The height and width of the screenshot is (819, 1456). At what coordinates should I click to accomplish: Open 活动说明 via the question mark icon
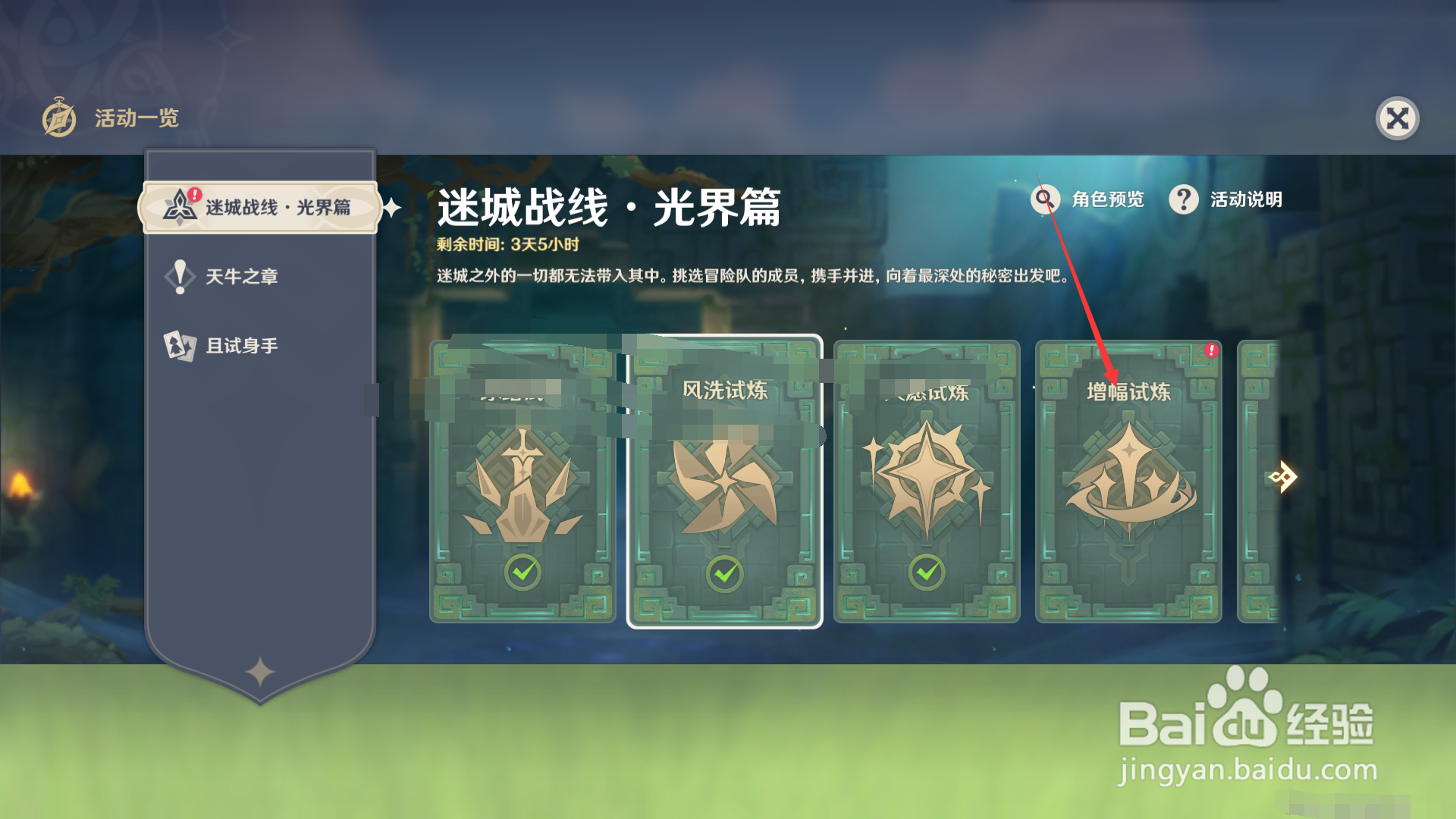click(x=1184, y=199)
